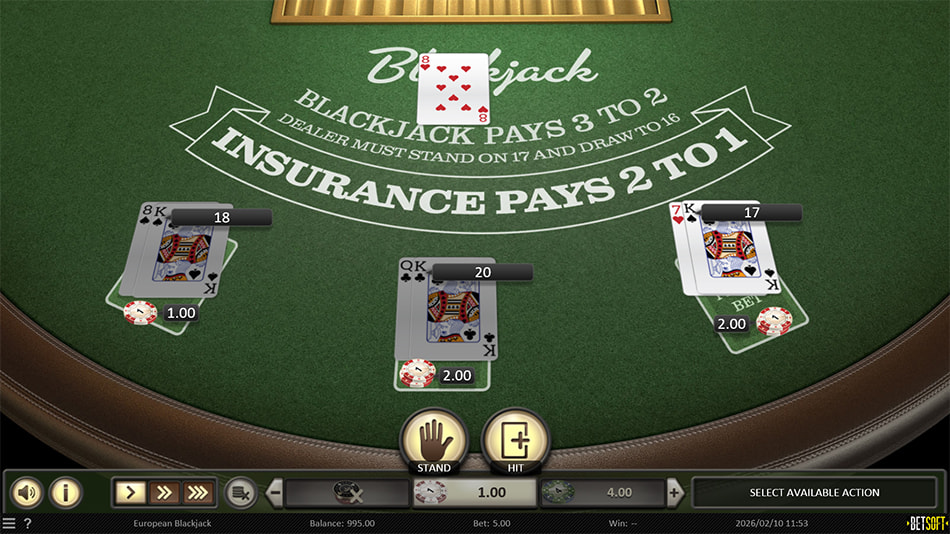Open help via the question mark icon
Screen dimensions: 950x534
pyautogui.click(x=27, y=523)
